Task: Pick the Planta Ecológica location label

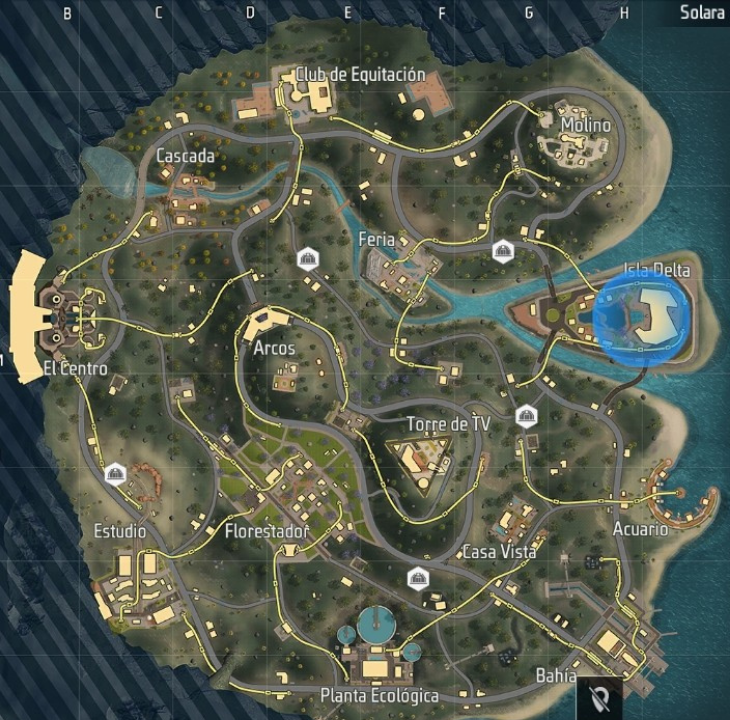Action: [379, 695]
